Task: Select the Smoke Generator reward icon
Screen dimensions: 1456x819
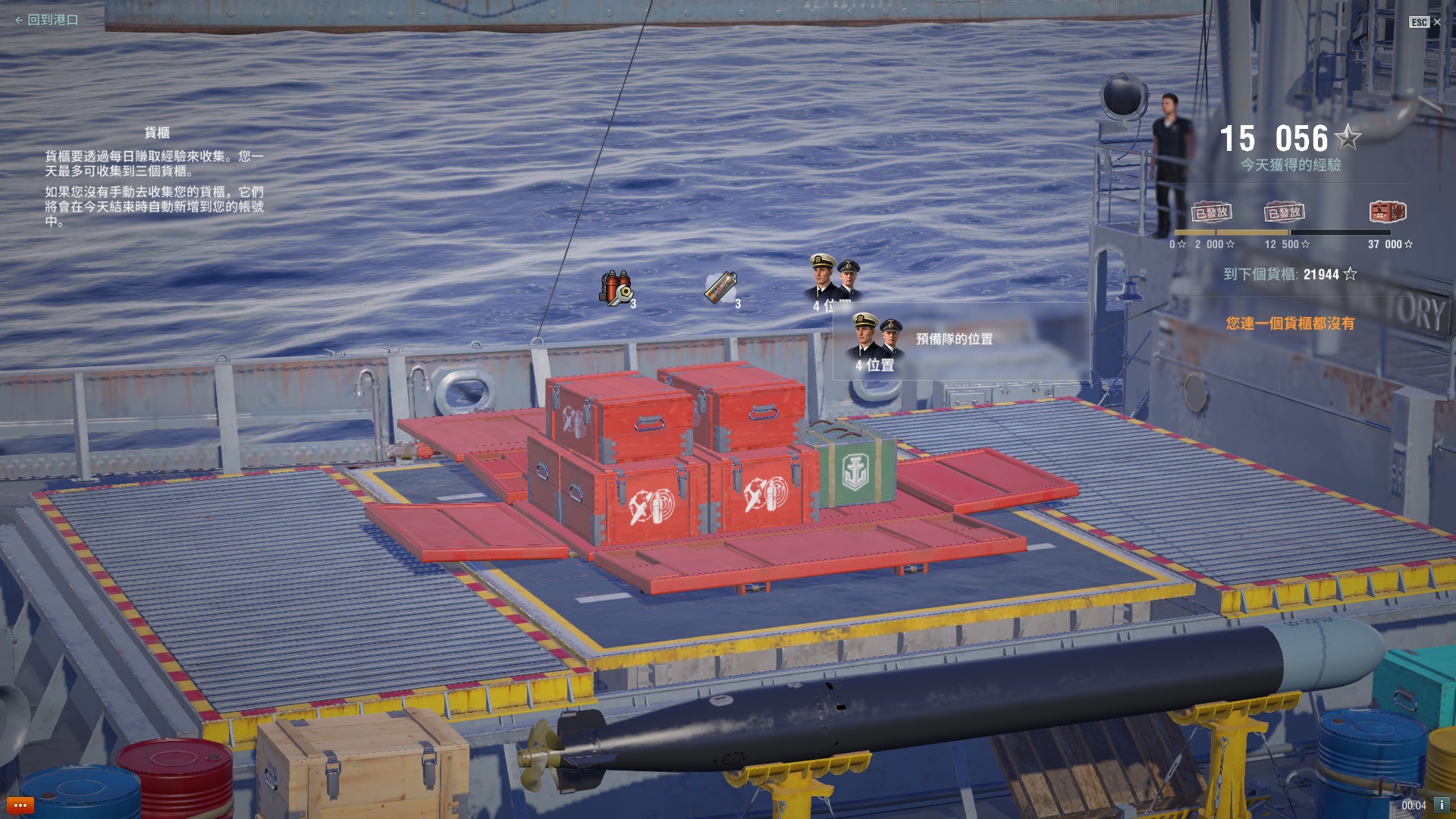Action: (x=720, y=288)
